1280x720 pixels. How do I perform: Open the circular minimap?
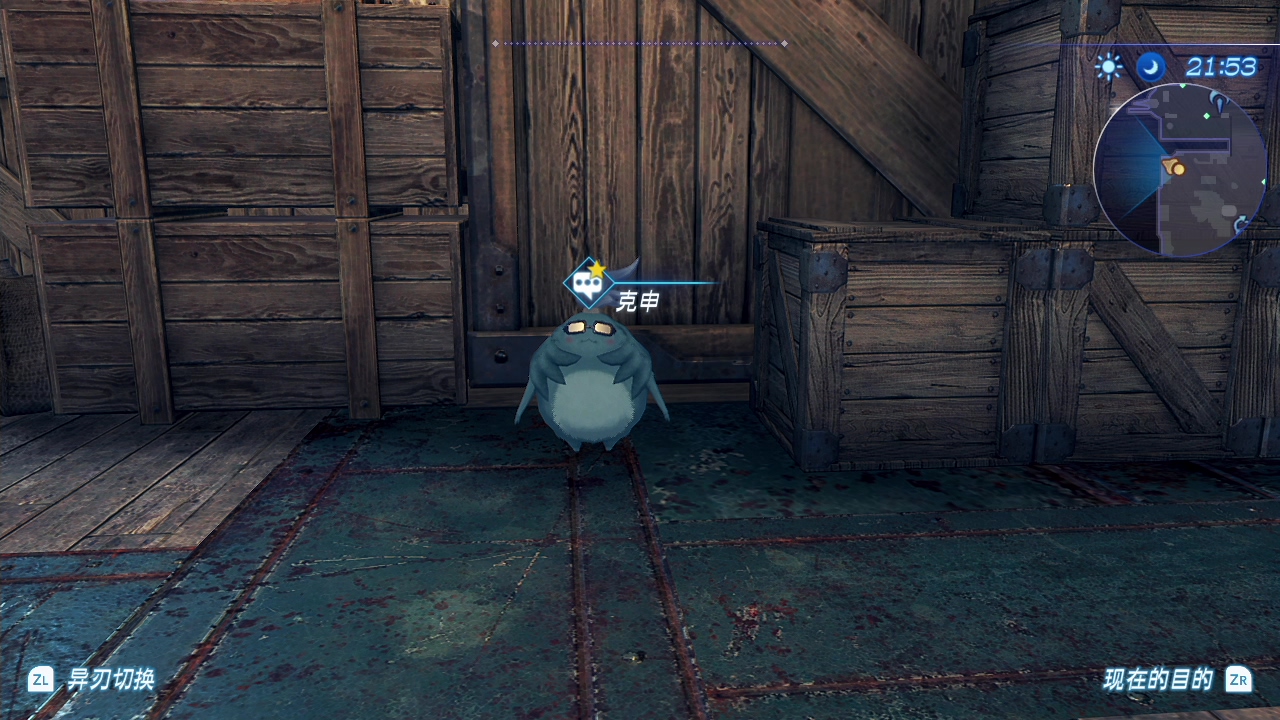pos(1180,169)
